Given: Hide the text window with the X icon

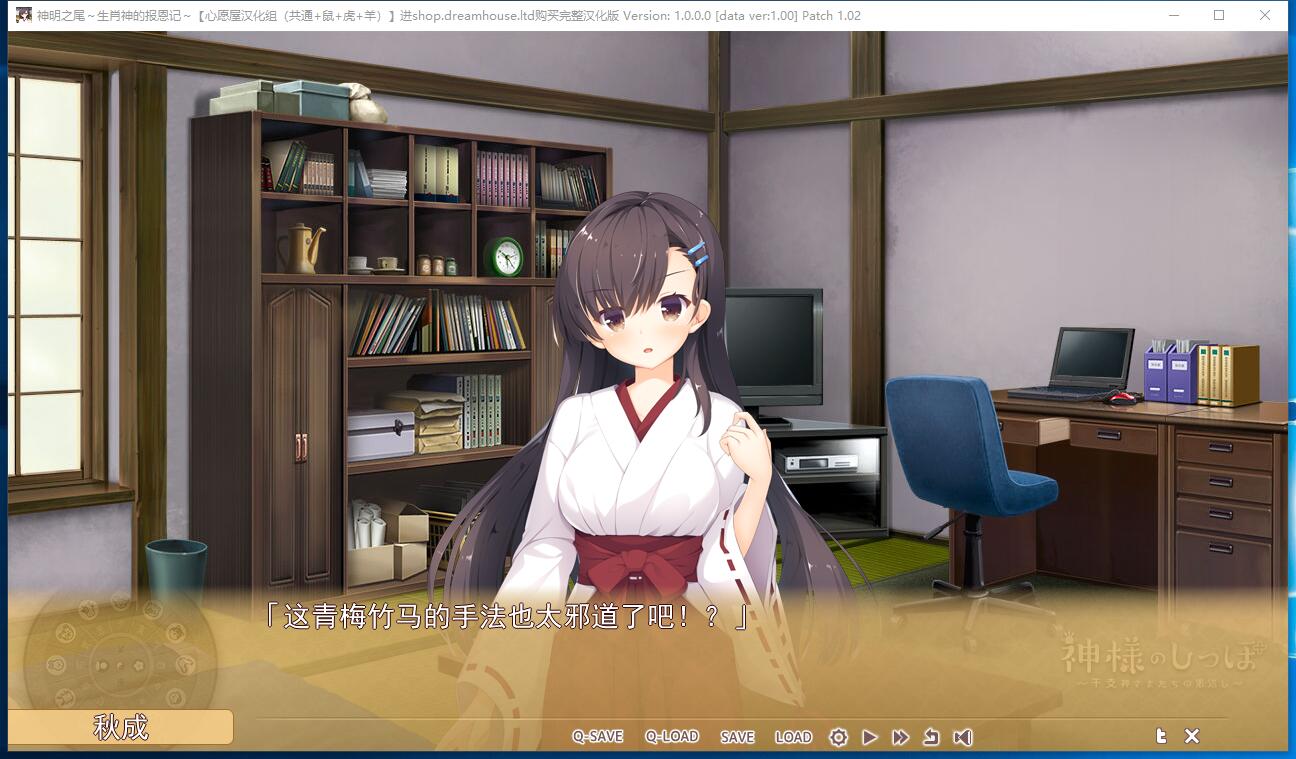Looking at the screenshot, I should (x=1192, y=736).
